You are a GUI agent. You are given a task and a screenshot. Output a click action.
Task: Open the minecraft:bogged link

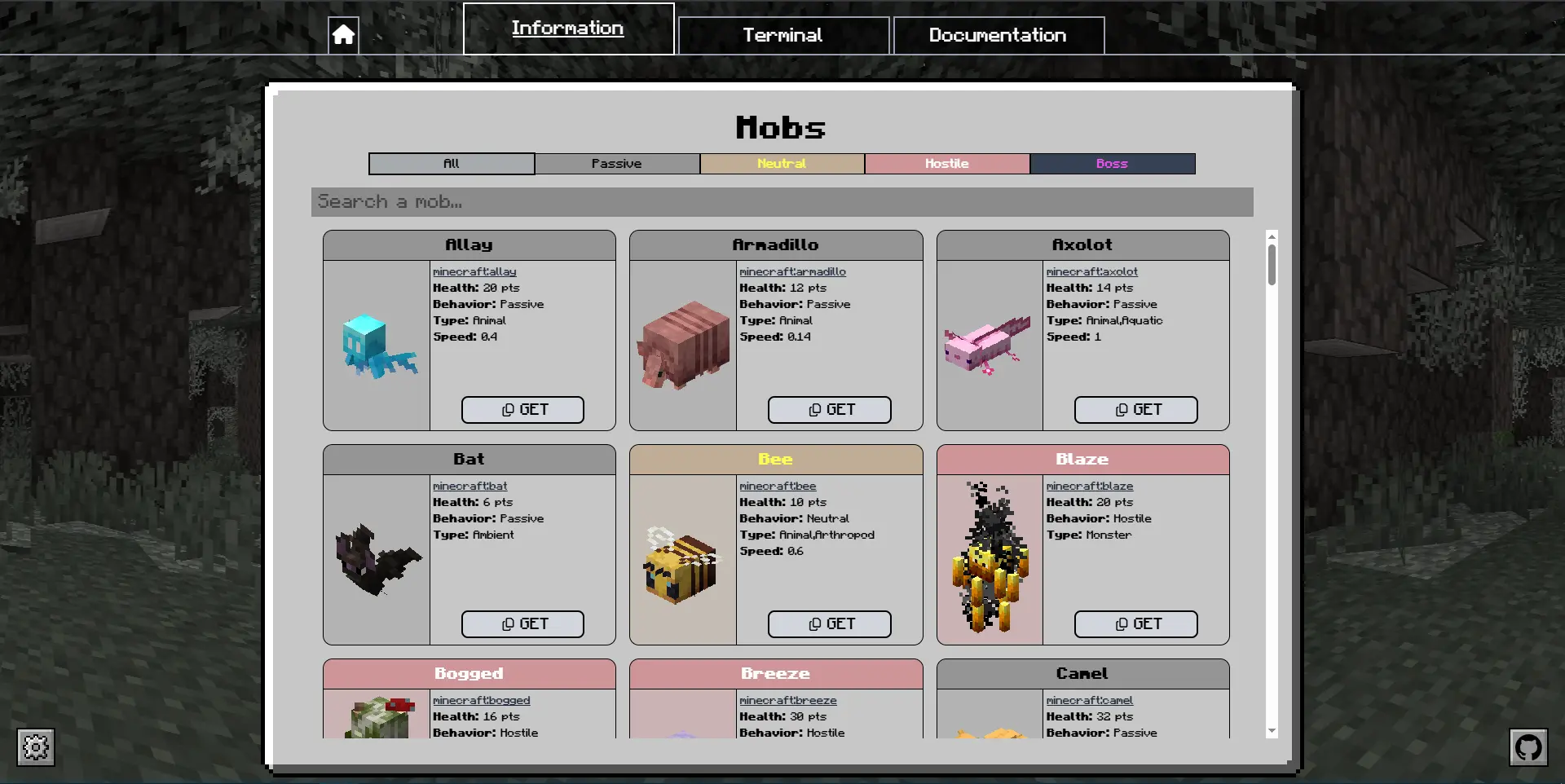coord(481,700)
